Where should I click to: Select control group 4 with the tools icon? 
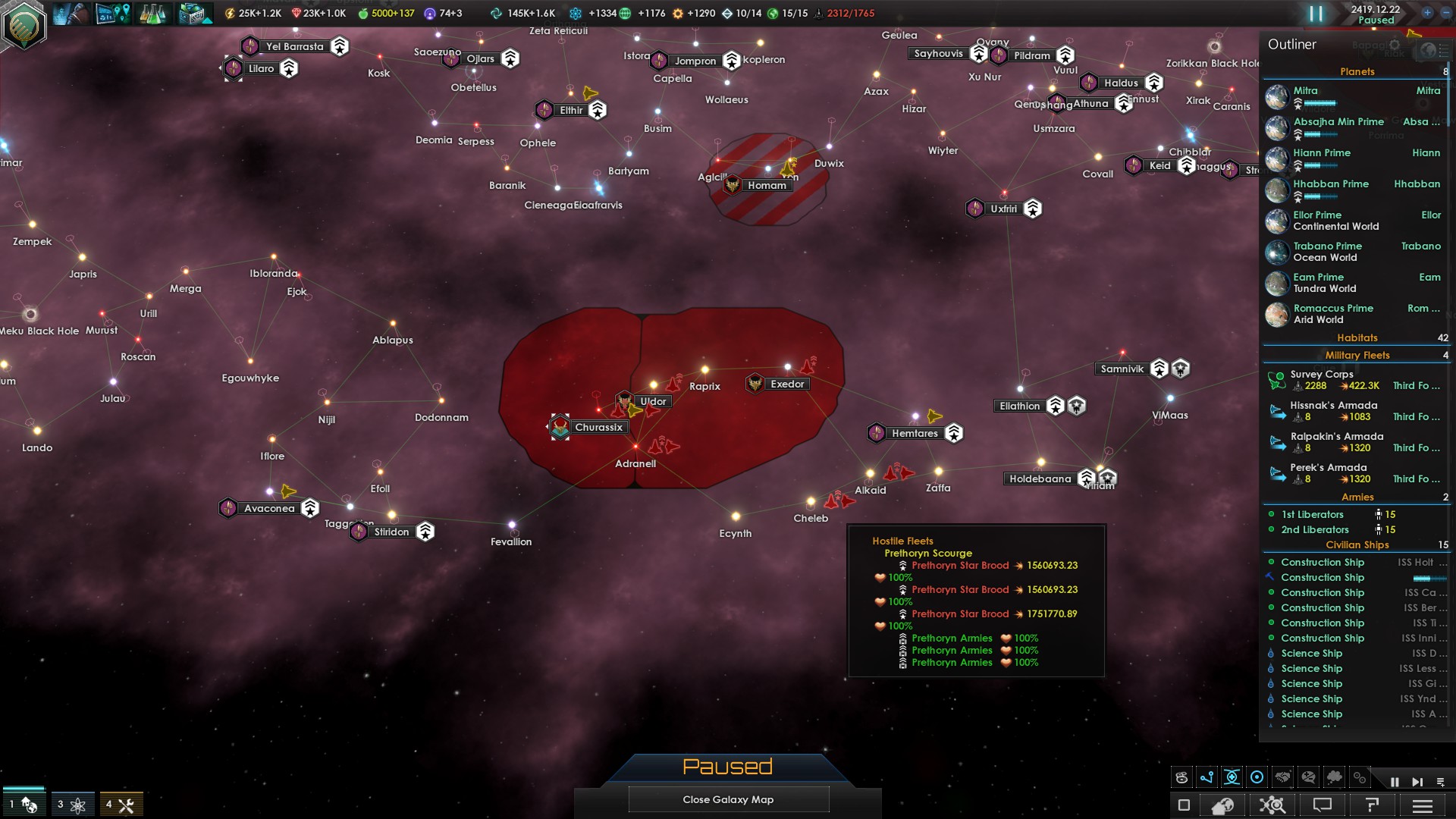coord(121,805)
